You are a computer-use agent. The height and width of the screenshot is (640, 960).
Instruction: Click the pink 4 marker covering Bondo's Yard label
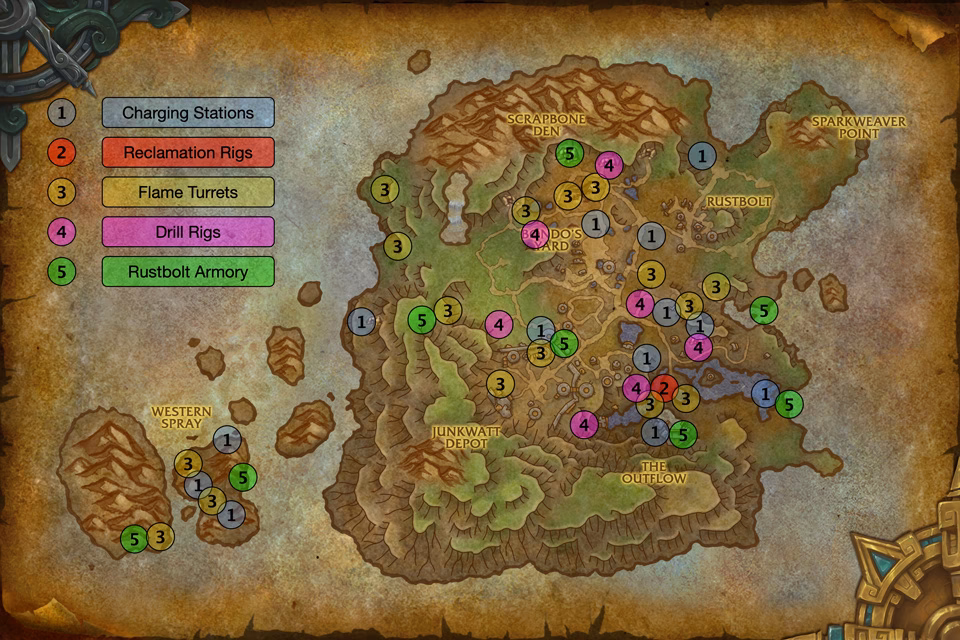click(535, 235)
